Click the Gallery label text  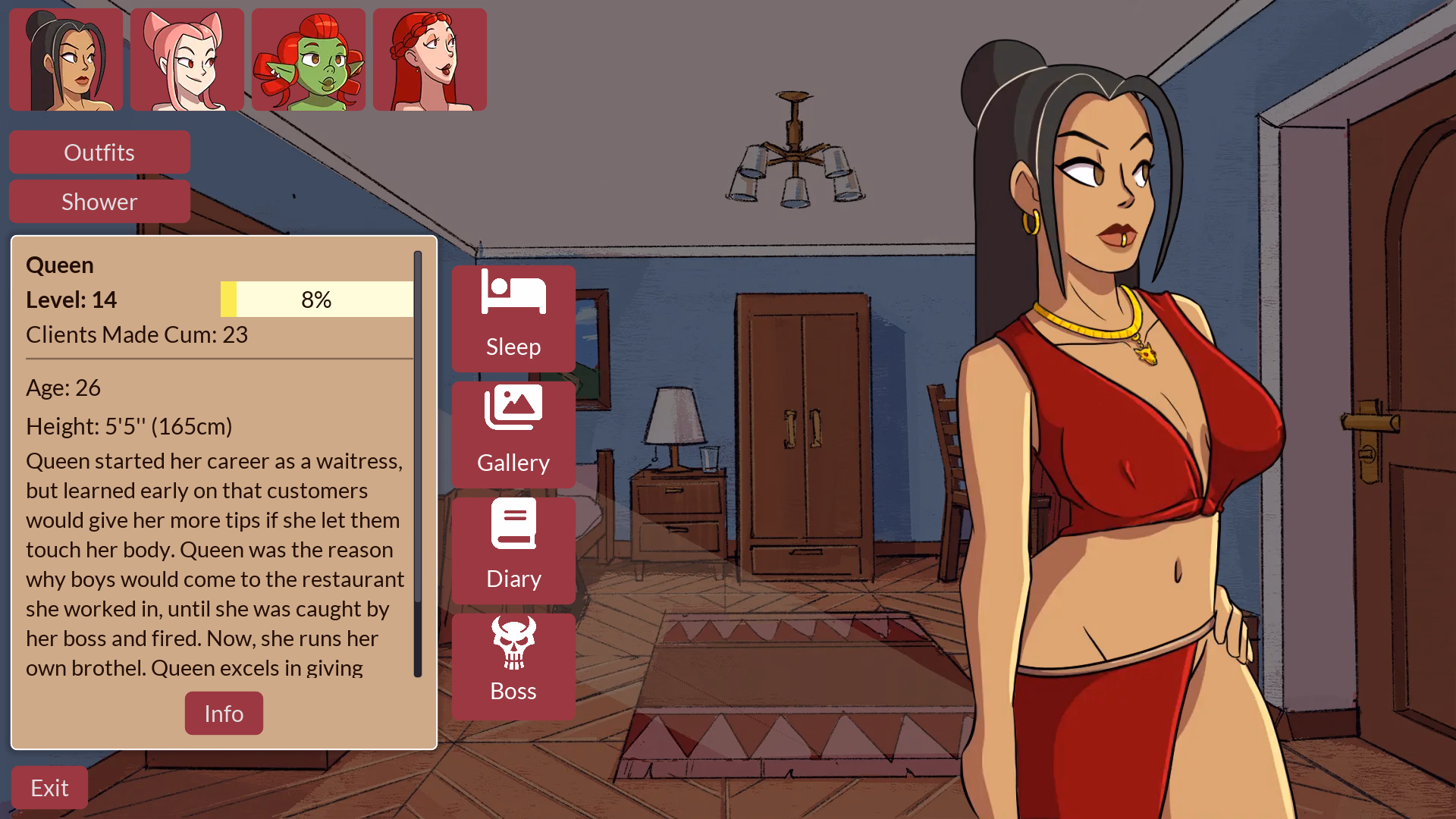513,463
